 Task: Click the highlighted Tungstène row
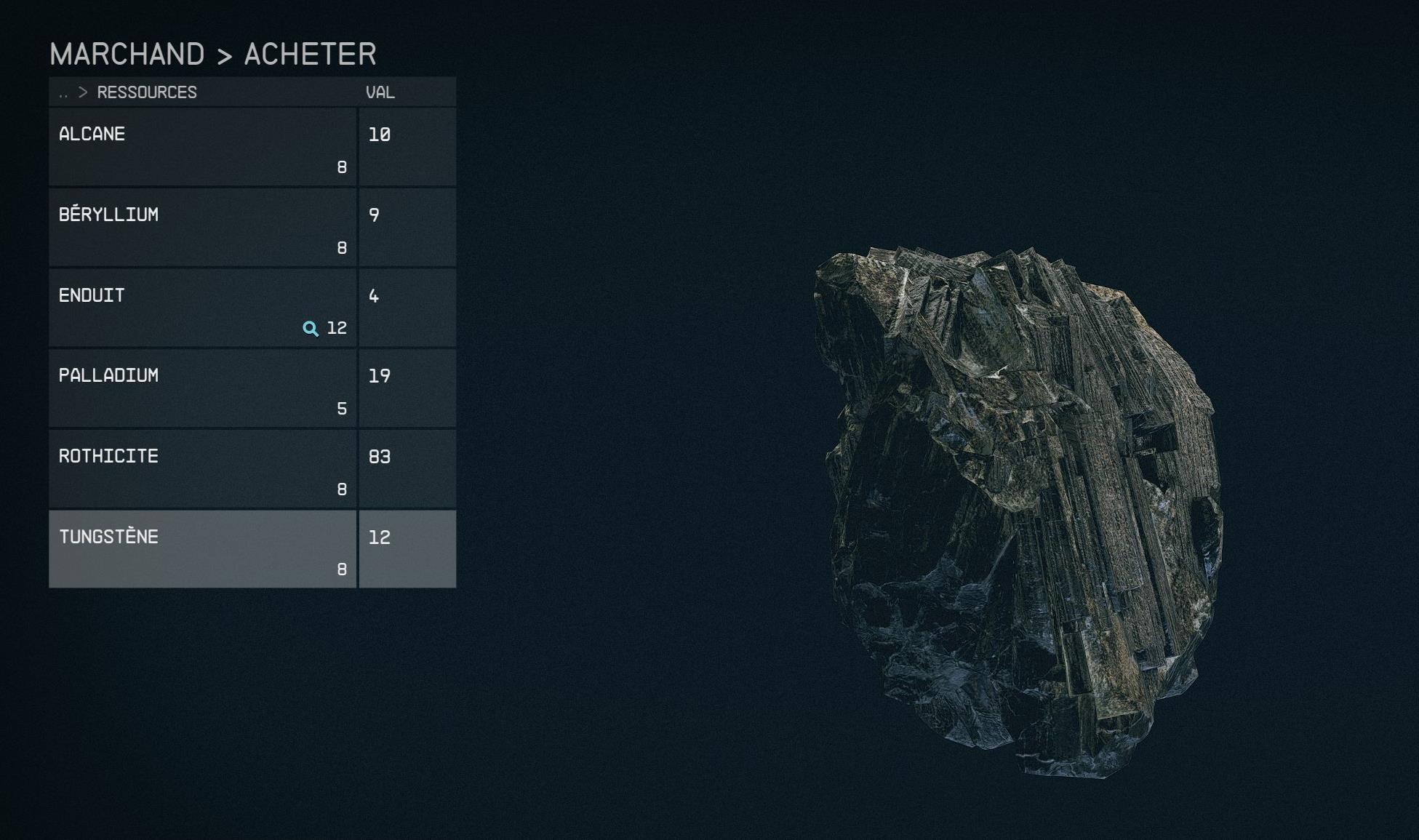(x=202, y=549)
